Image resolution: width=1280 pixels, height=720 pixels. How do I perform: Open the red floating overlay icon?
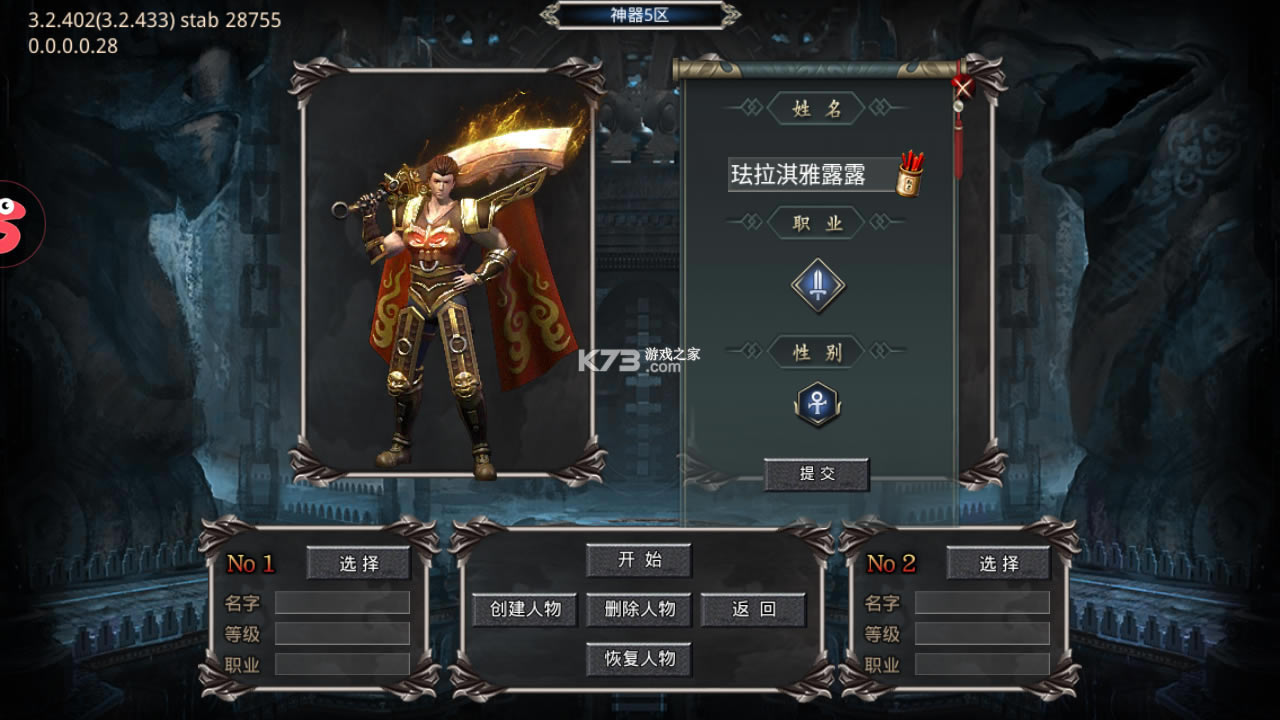(x=14, y=224)
